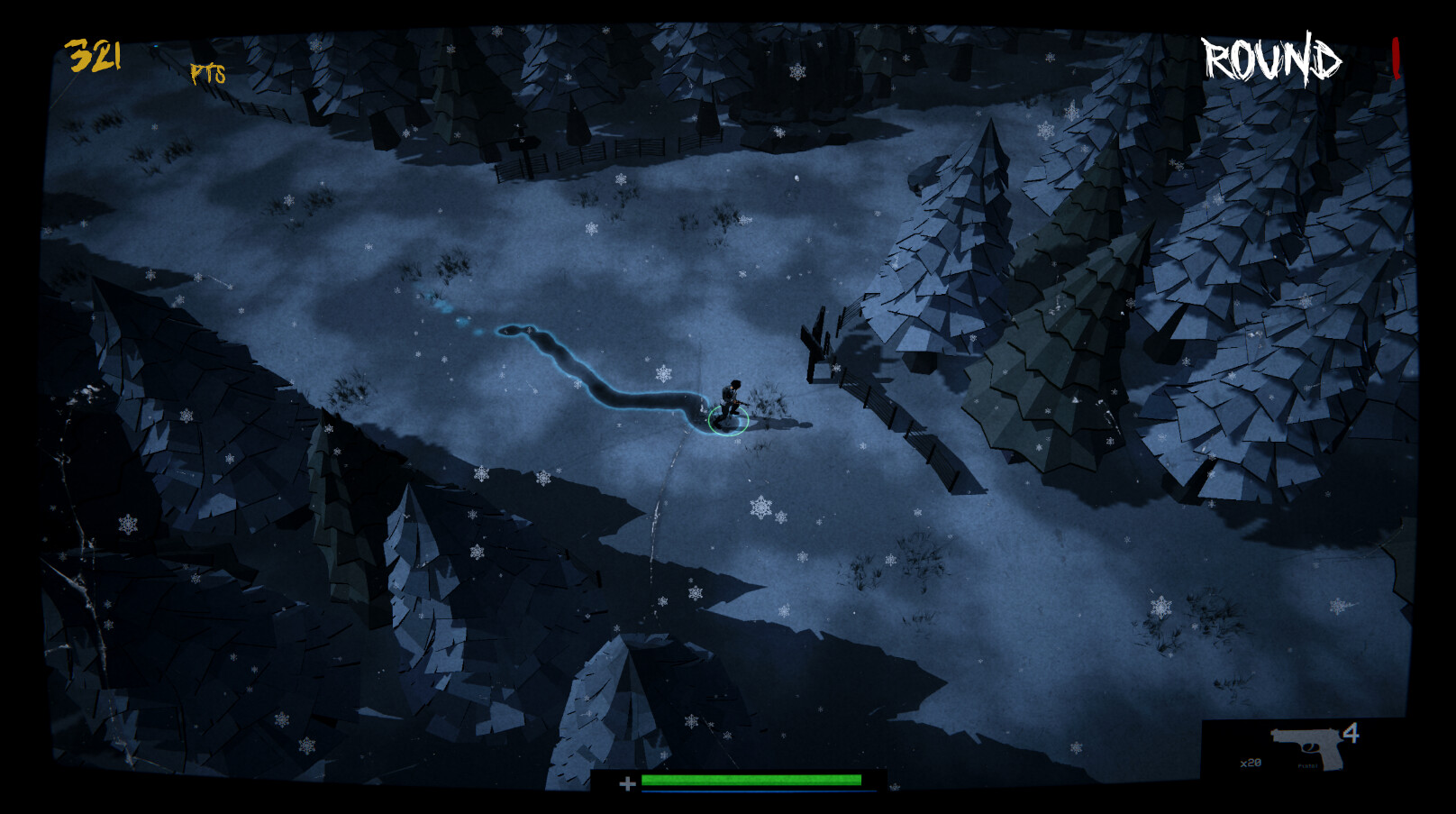
Task: Select the player character on the snow path
Action: 730,397
